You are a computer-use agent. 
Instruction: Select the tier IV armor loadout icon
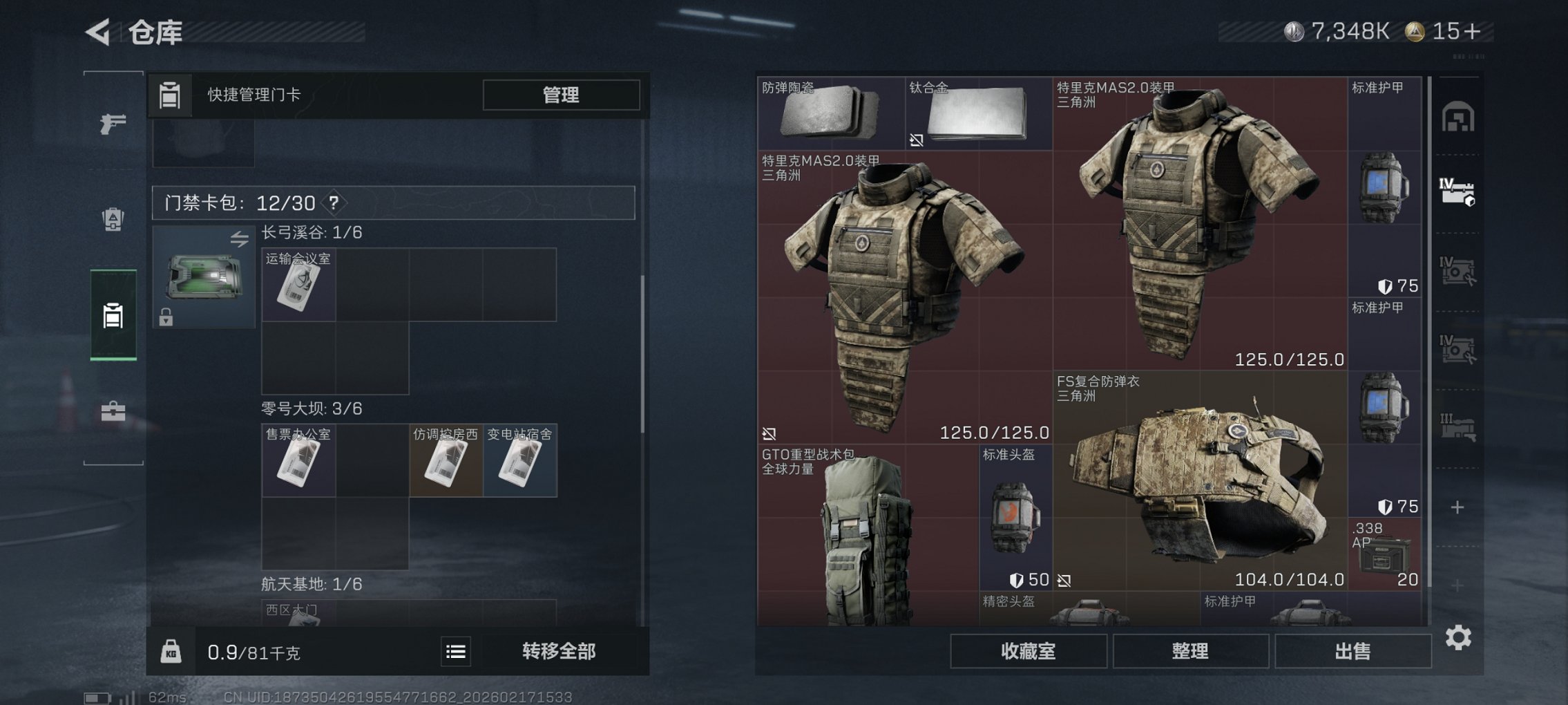(x=1459, y=194)
